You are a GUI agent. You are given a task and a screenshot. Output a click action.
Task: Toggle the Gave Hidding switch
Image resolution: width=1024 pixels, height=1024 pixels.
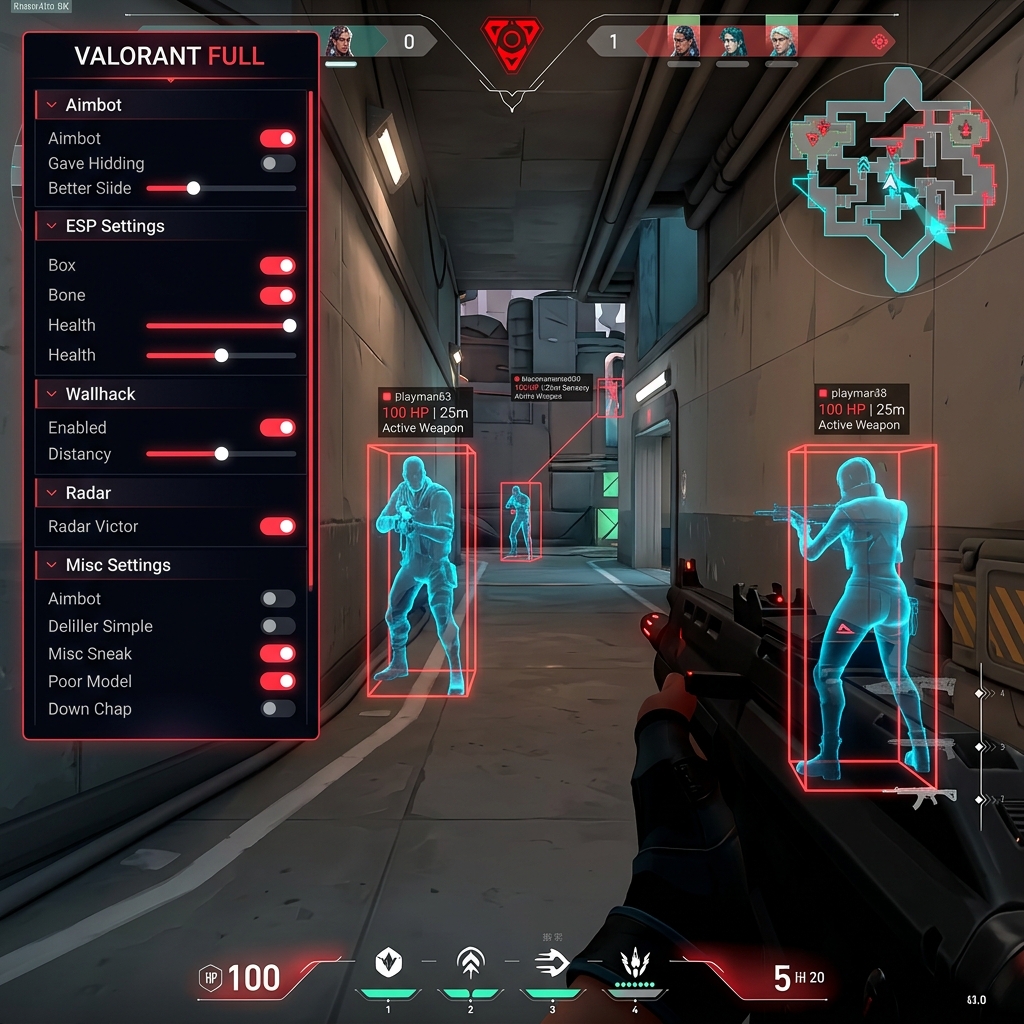click(277, 163)
